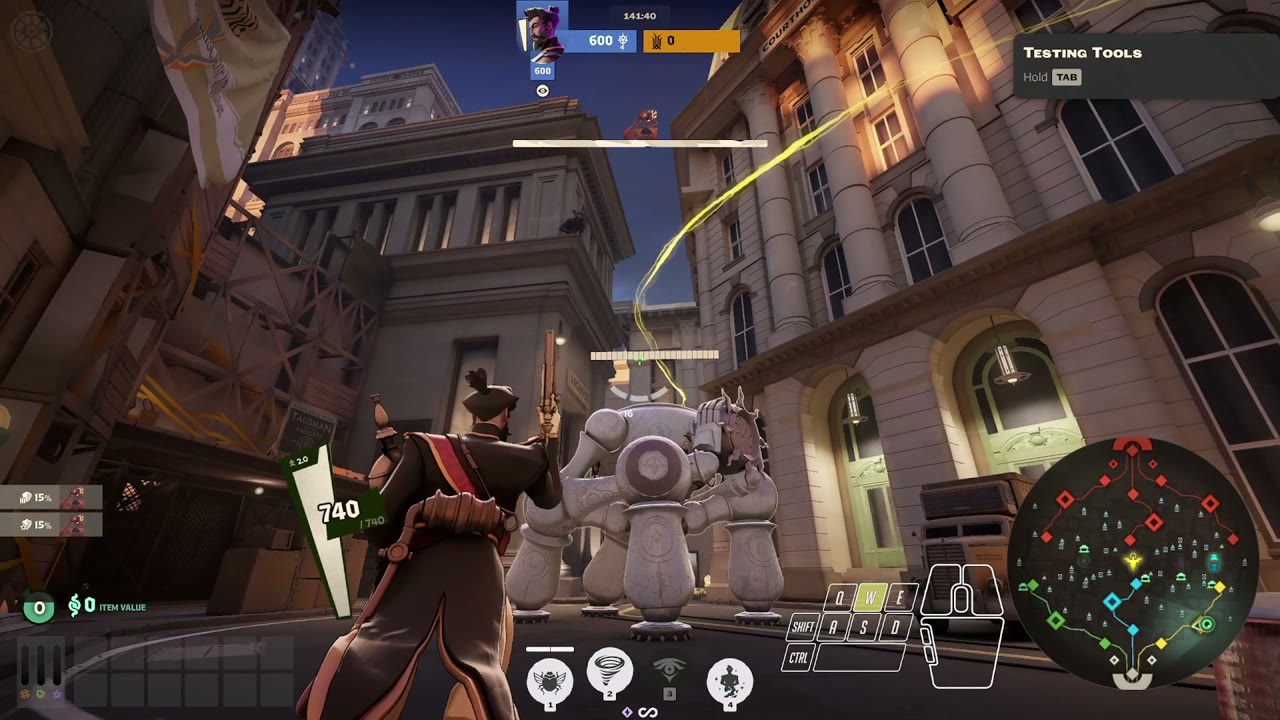
Task: Activate the scarab beetle ability
Action: [549, 681]
